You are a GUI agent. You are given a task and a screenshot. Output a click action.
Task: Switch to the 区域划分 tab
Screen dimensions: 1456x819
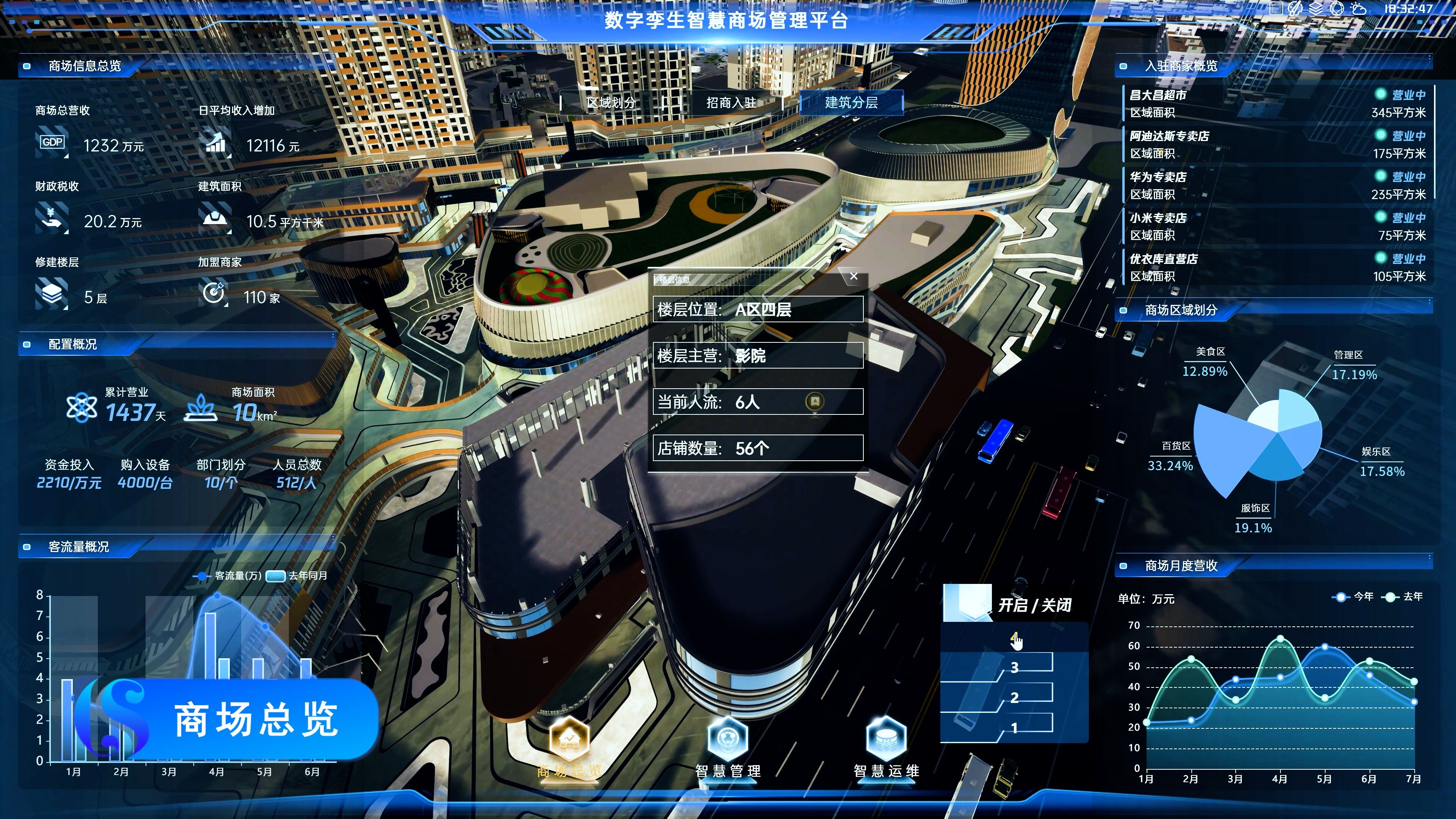tap(611, 103)
